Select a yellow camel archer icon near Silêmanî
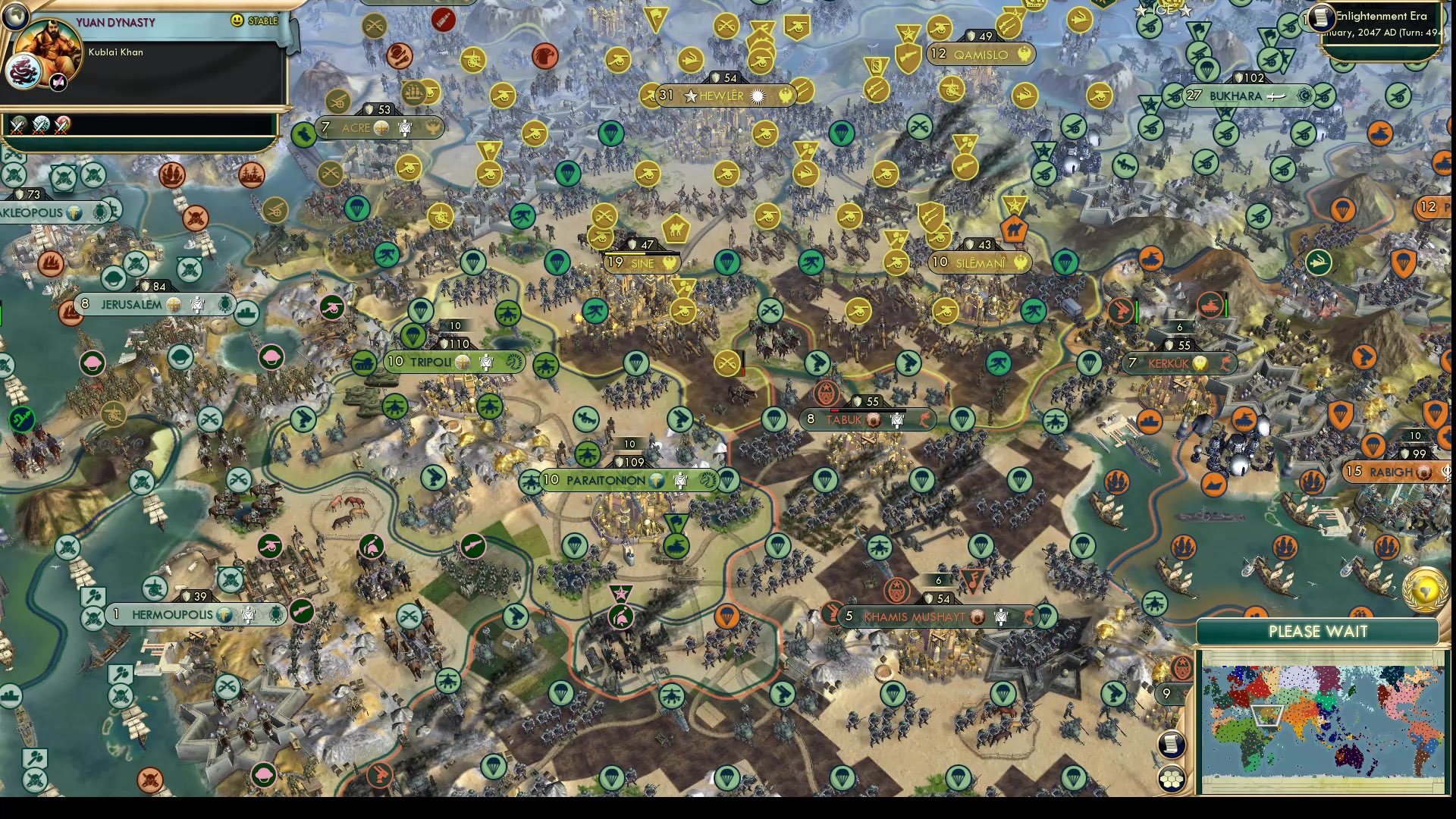 (x=1014, y=229)
